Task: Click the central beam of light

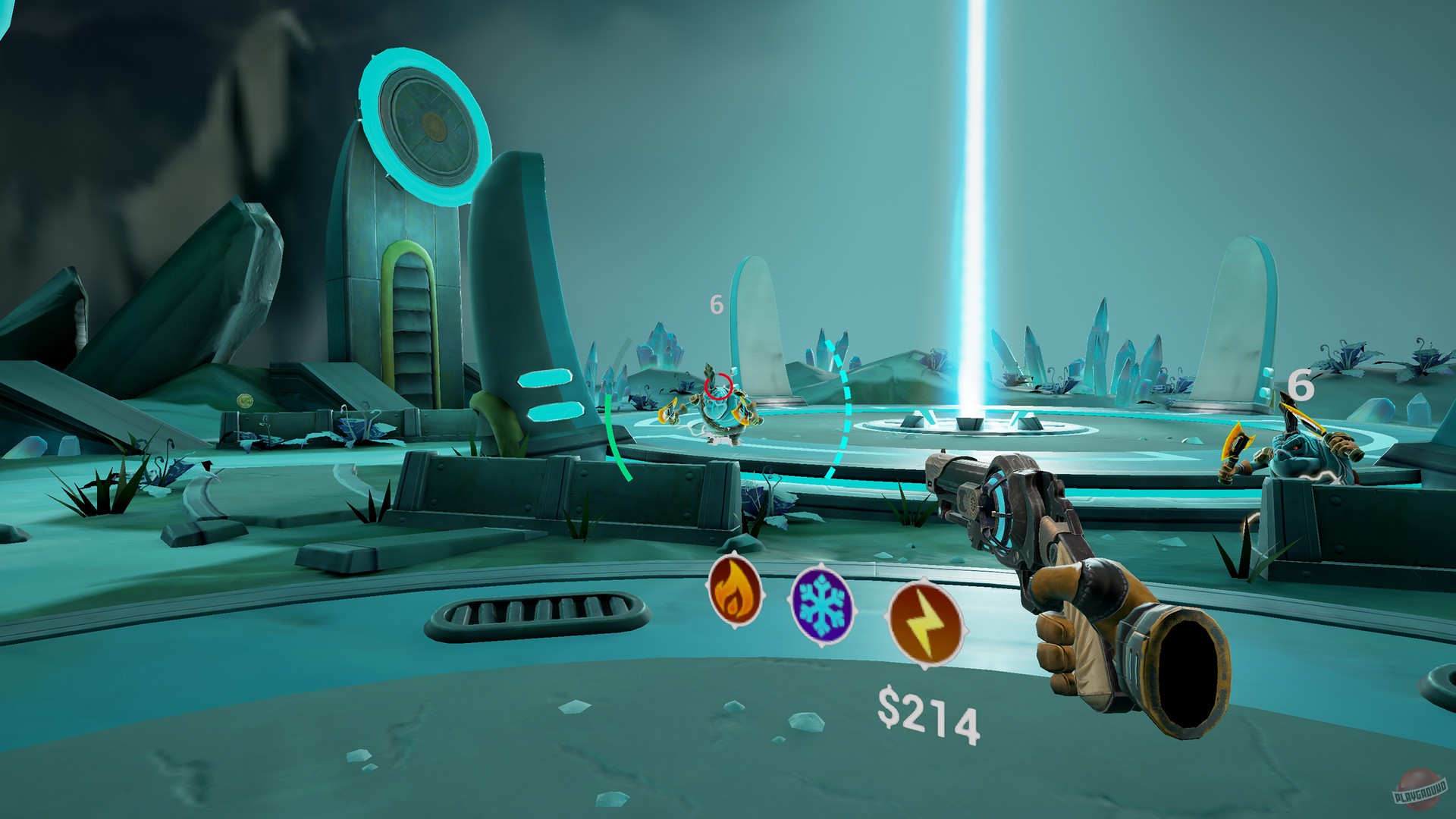Action: click(x=971, y=227)
